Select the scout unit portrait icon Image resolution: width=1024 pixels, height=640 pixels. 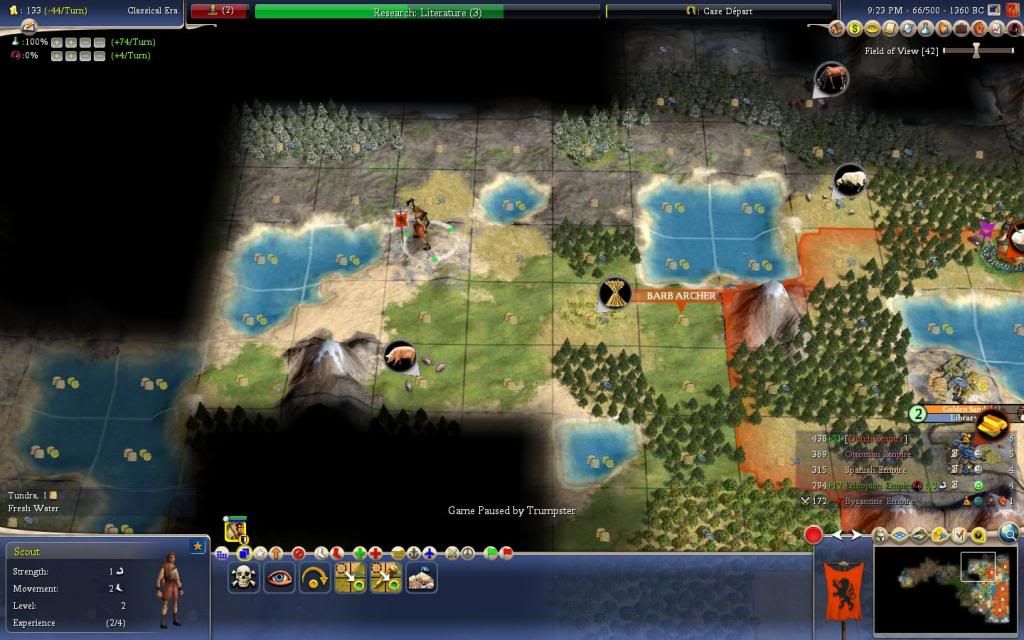236,530
